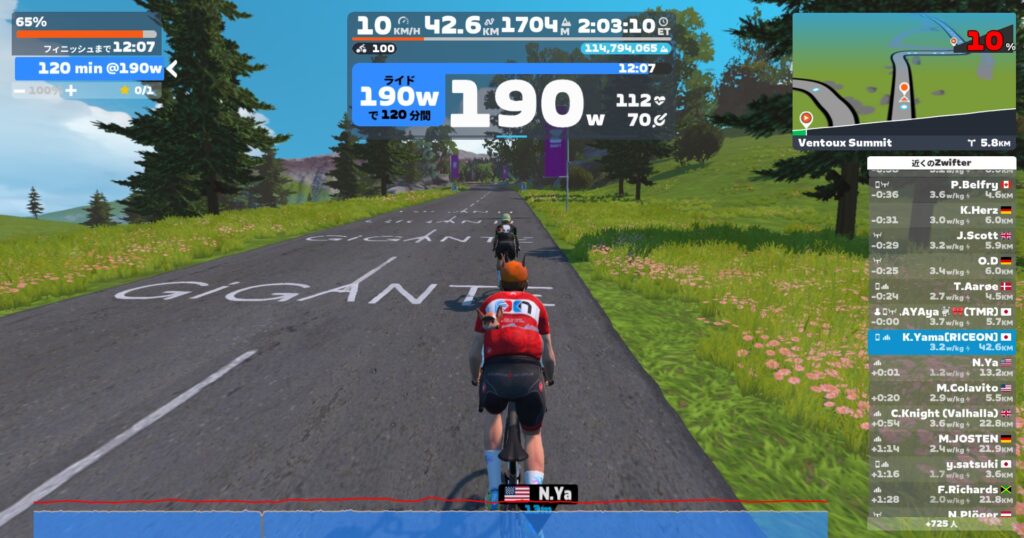Decrease workout intensity with the minus button

coord(20,90)
